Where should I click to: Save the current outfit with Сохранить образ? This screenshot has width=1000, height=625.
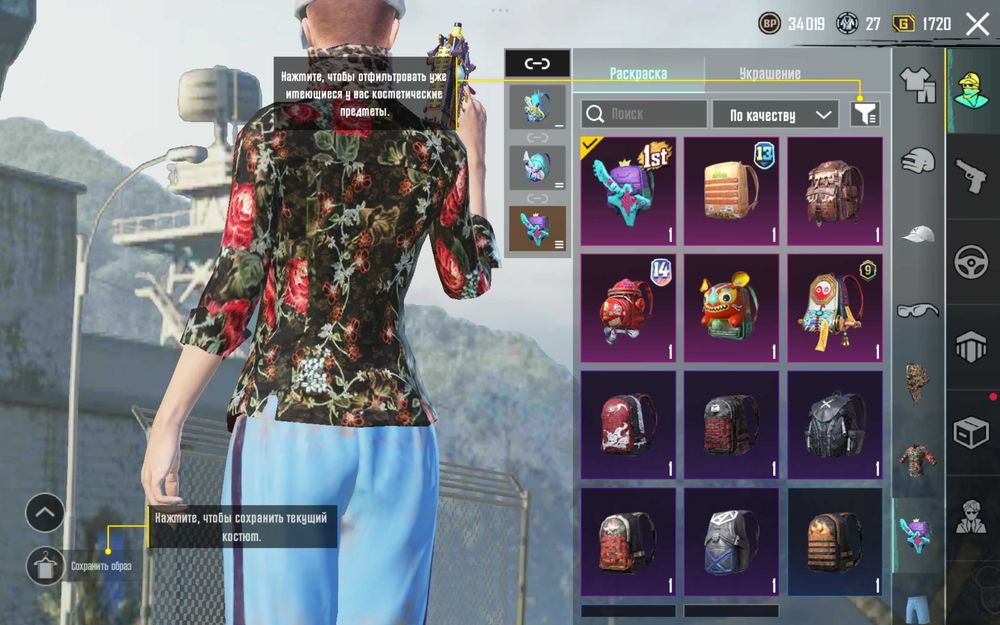45,566
